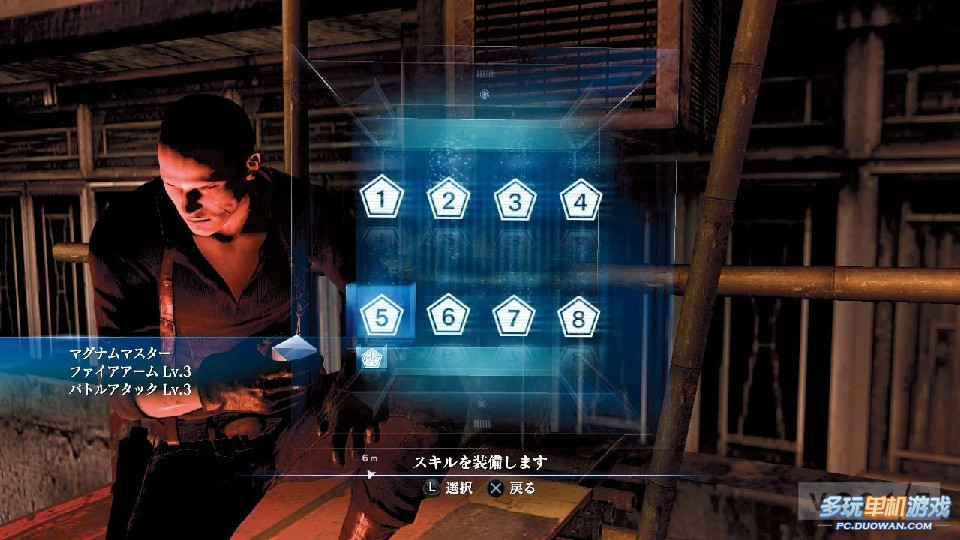Select skill set slot 4
The width and height of the screenshot is (960, 540).
(x=580, y=200)
